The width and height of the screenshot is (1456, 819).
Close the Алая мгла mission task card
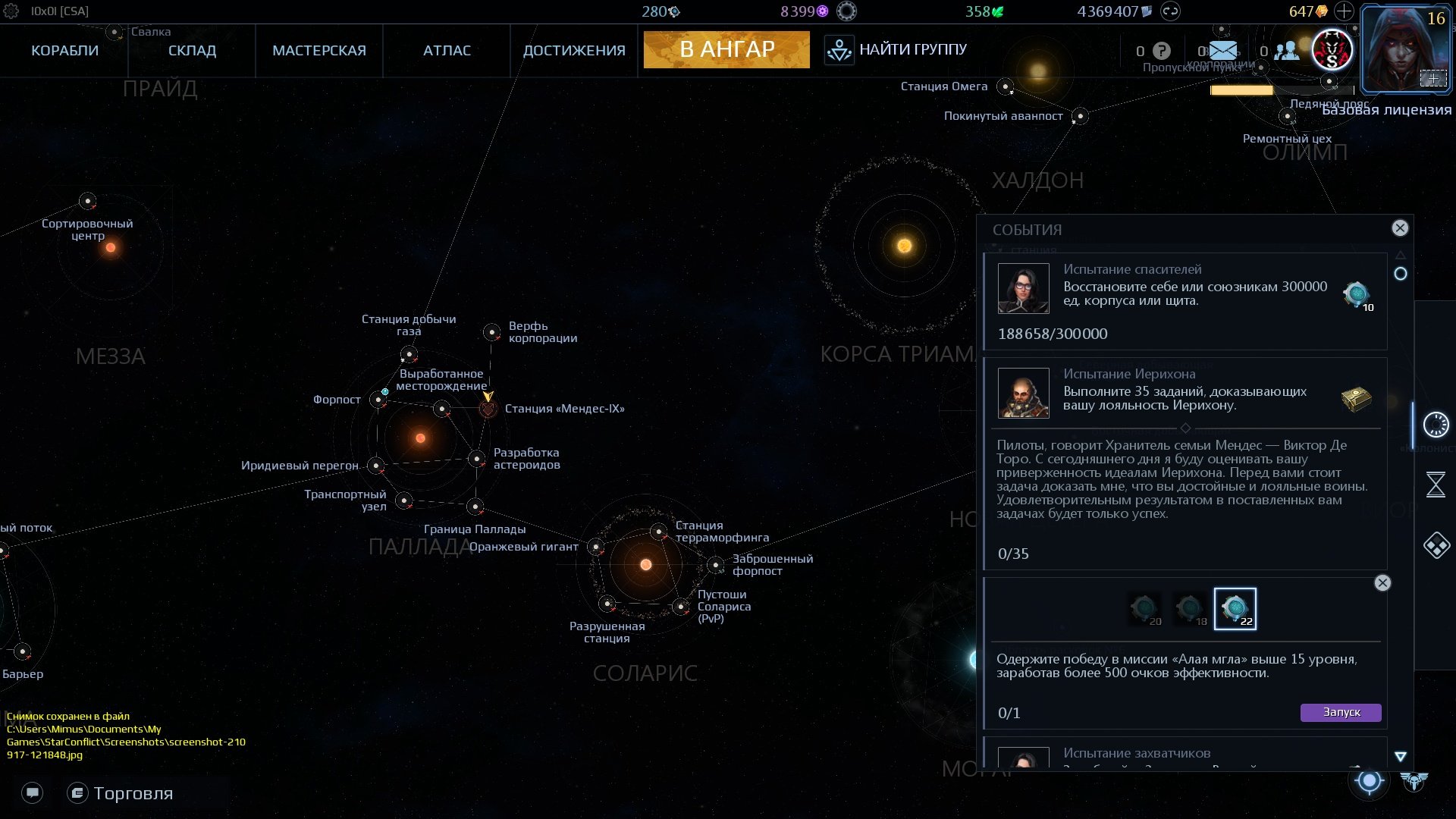(1382, 583)
